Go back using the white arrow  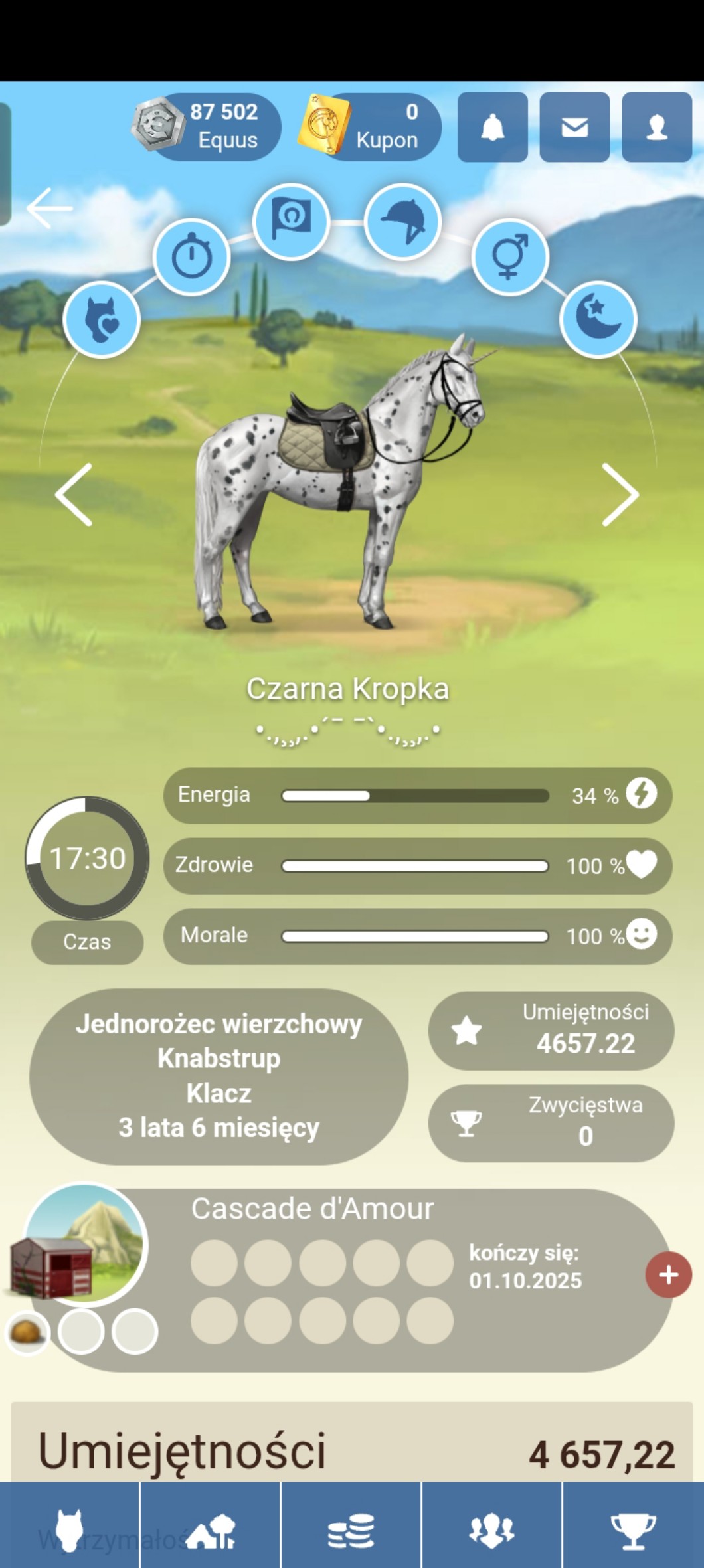[x=50, y=208]
